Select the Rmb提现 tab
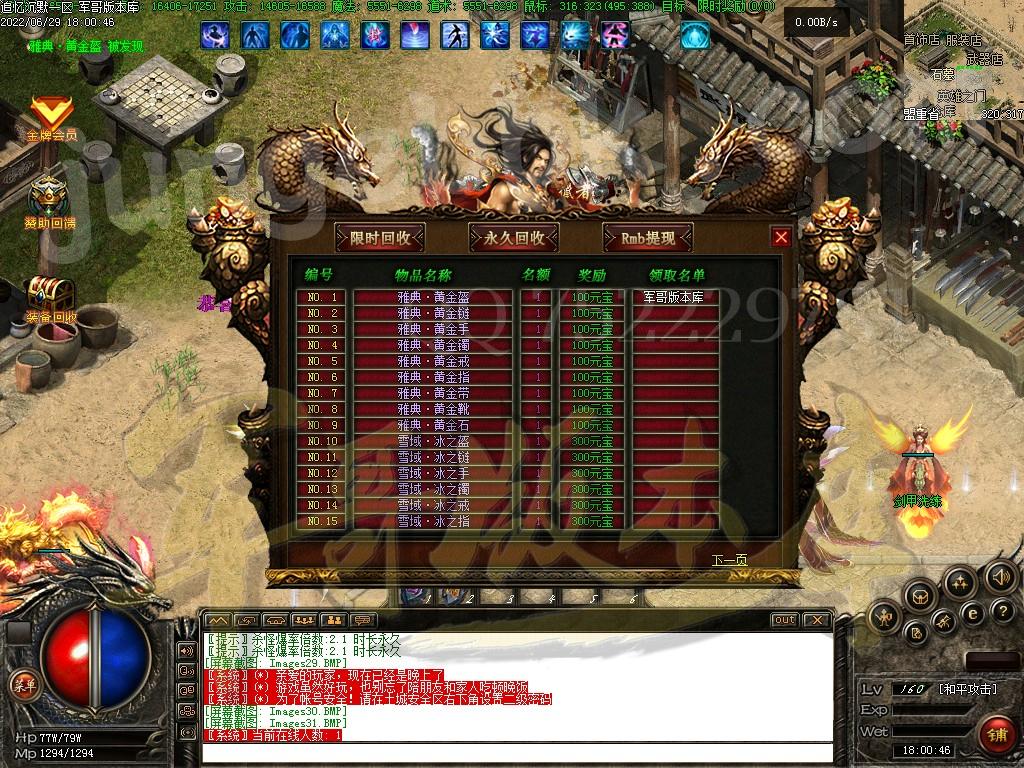 pos(648,238)
